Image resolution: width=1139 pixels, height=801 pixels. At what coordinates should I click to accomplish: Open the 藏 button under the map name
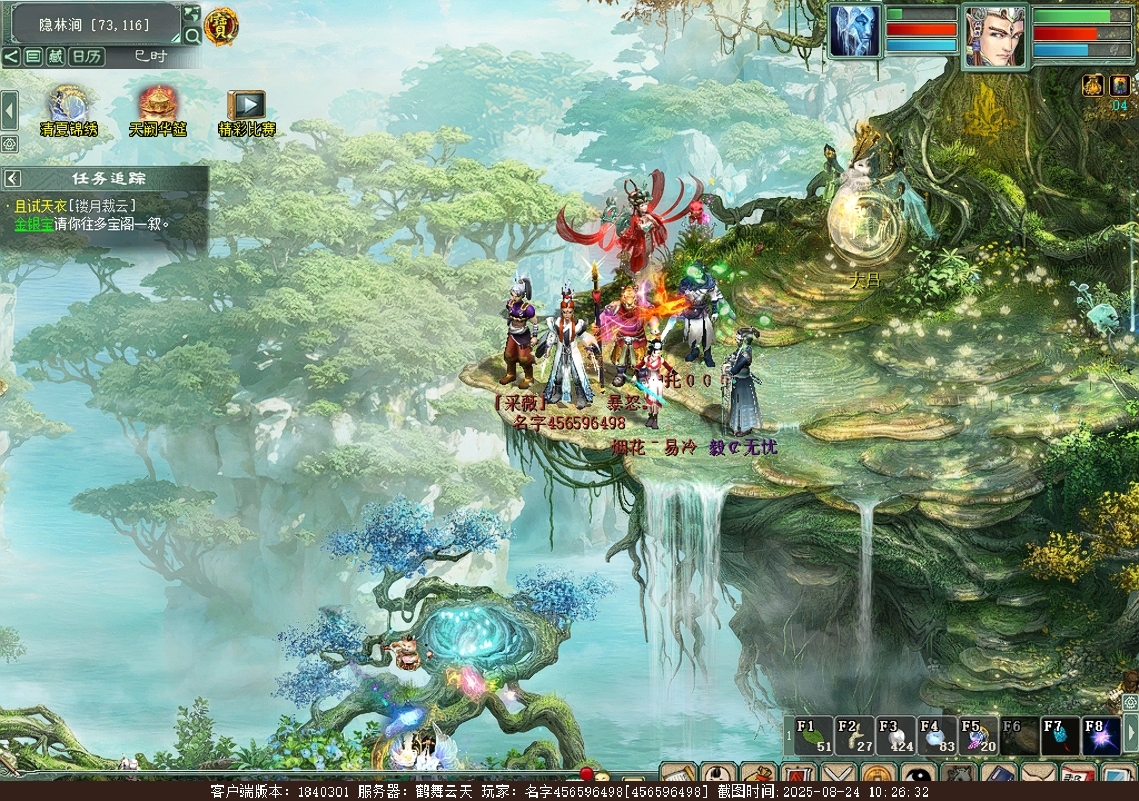coord(56,57)
